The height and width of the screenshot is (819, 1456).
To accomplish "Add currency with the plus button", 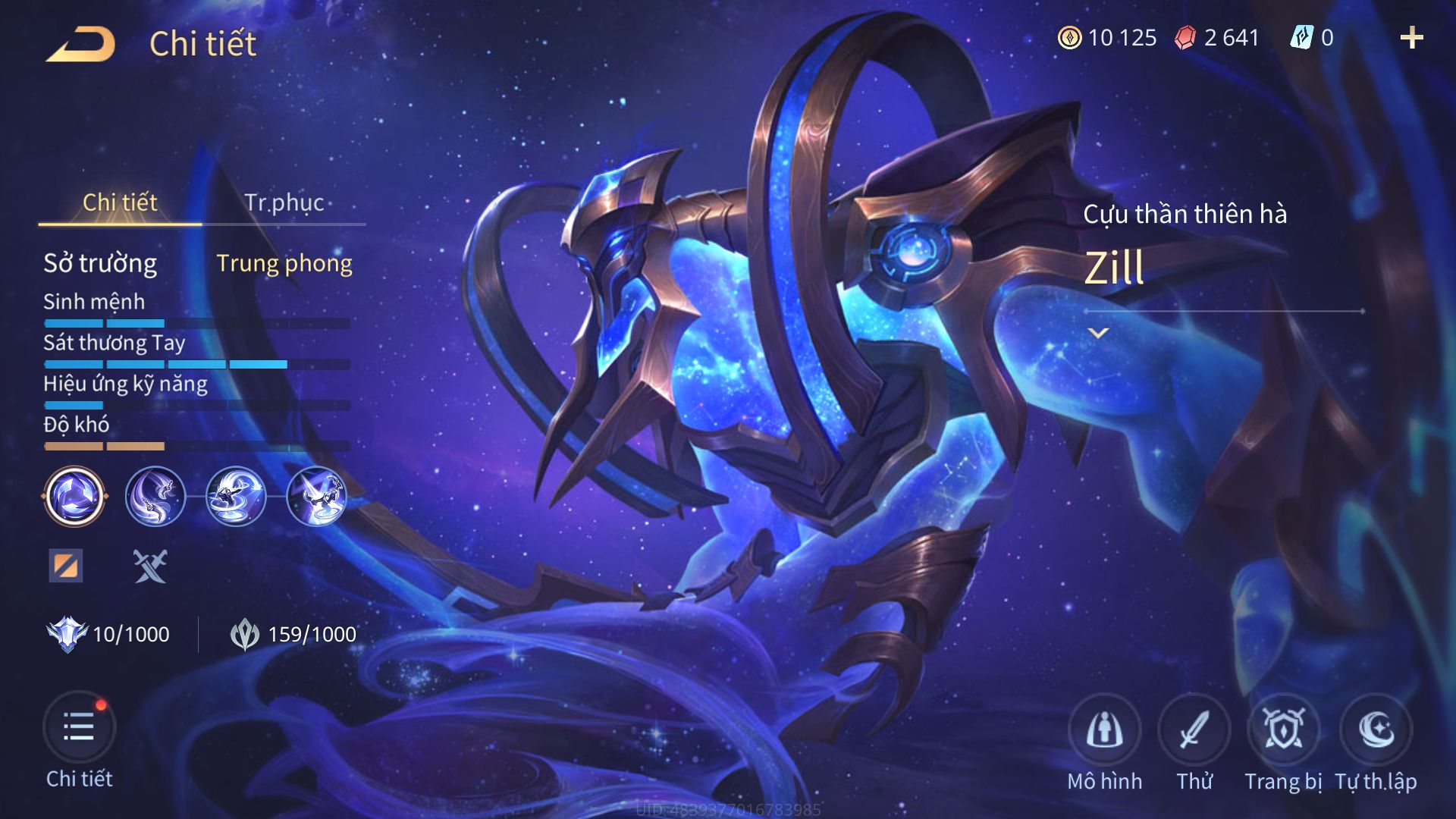I will coord(1411,38).
